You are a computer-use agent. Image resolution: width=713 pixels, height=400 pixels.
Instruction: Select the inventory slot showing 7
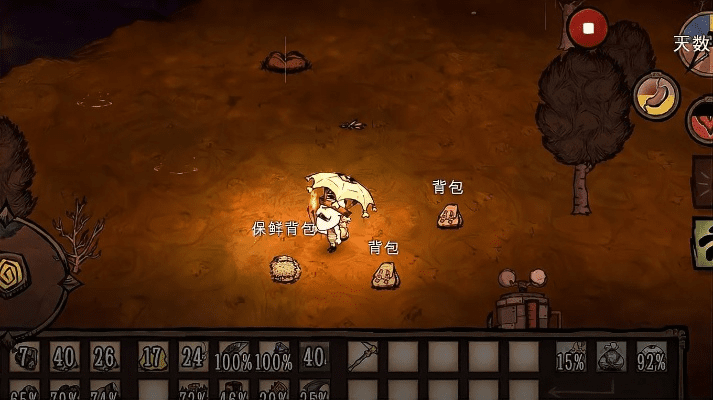pos(24,357)
